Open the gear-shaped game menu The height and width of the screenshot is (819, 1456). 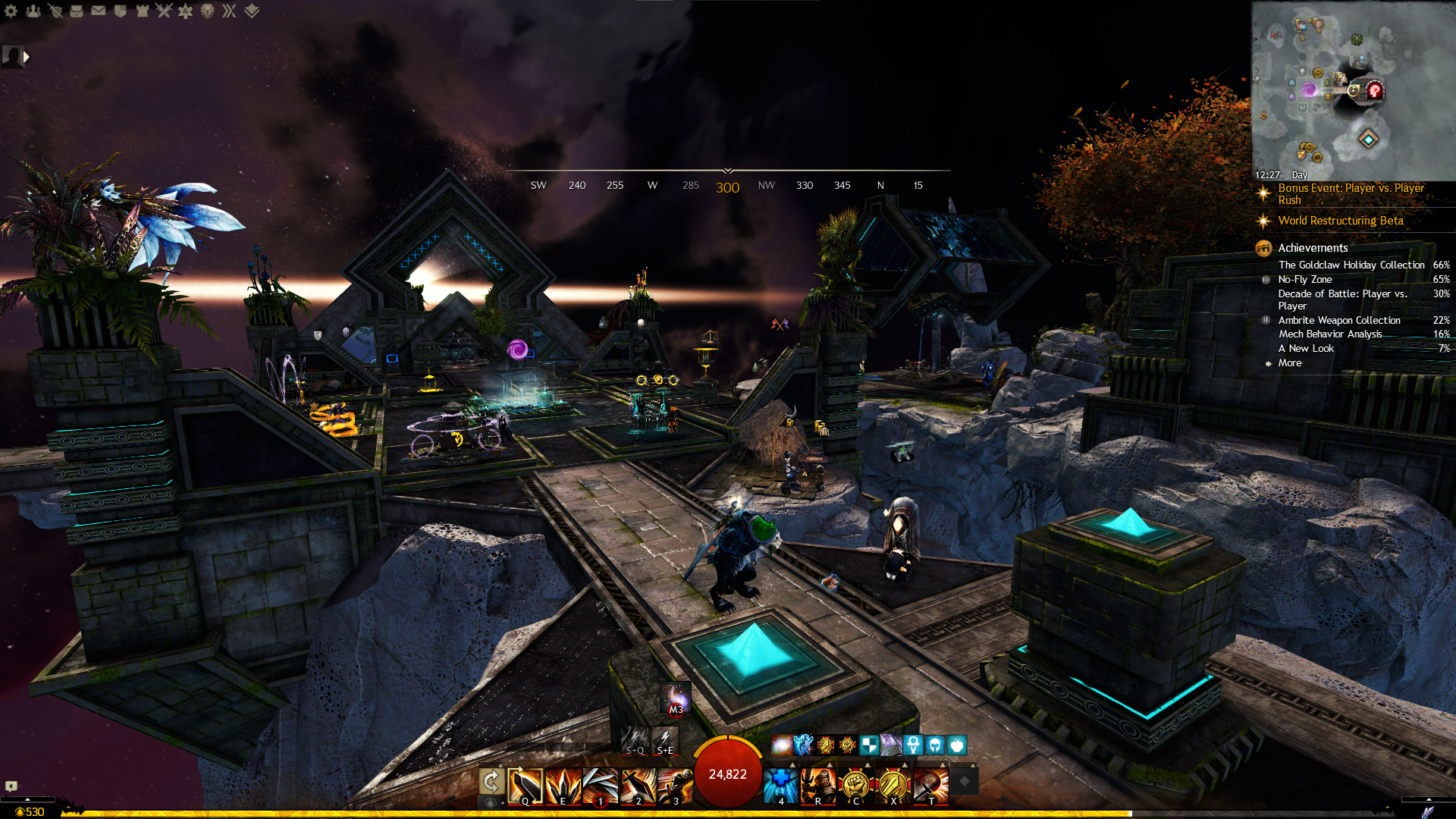tap(11, 11)
